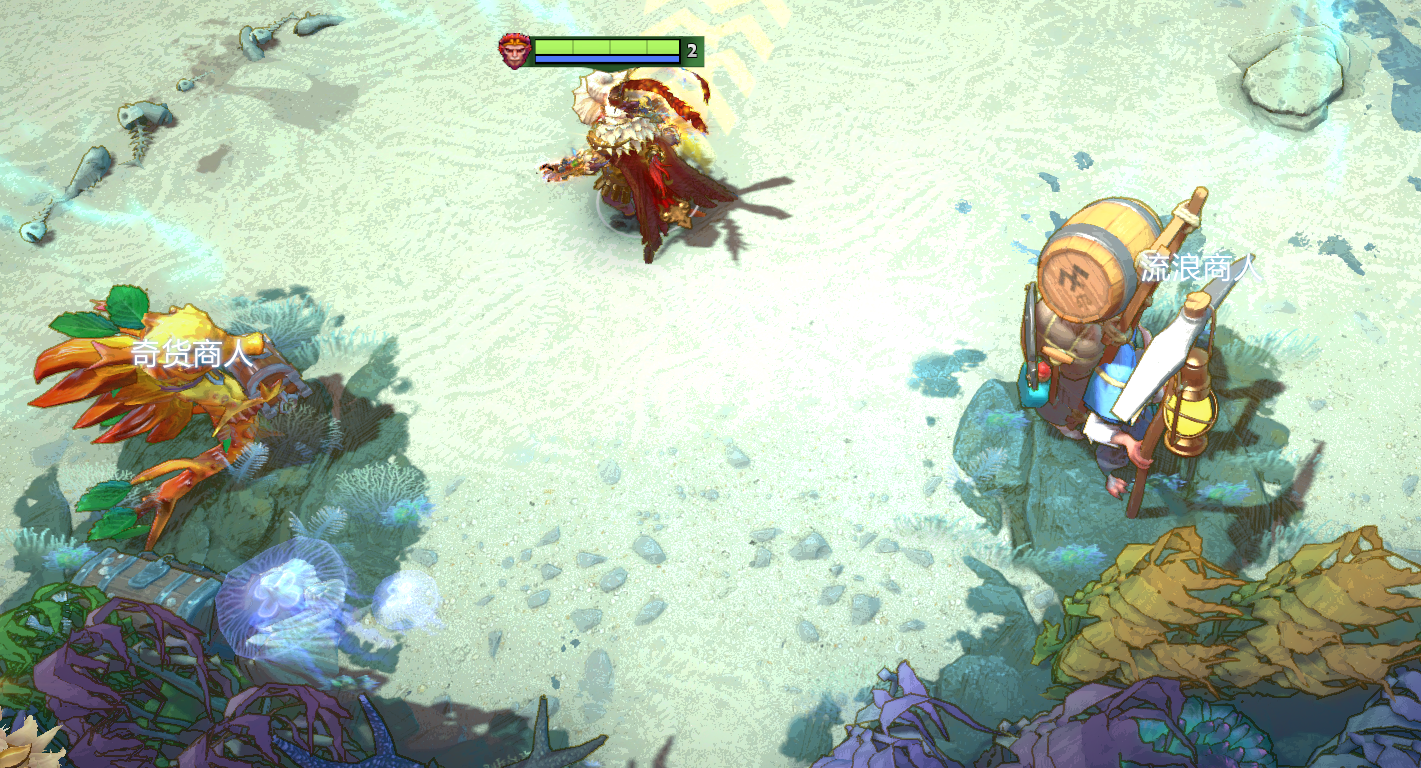Click the 流浪商人 name label
1421x768 pixels.
[x=1201, y=268]
